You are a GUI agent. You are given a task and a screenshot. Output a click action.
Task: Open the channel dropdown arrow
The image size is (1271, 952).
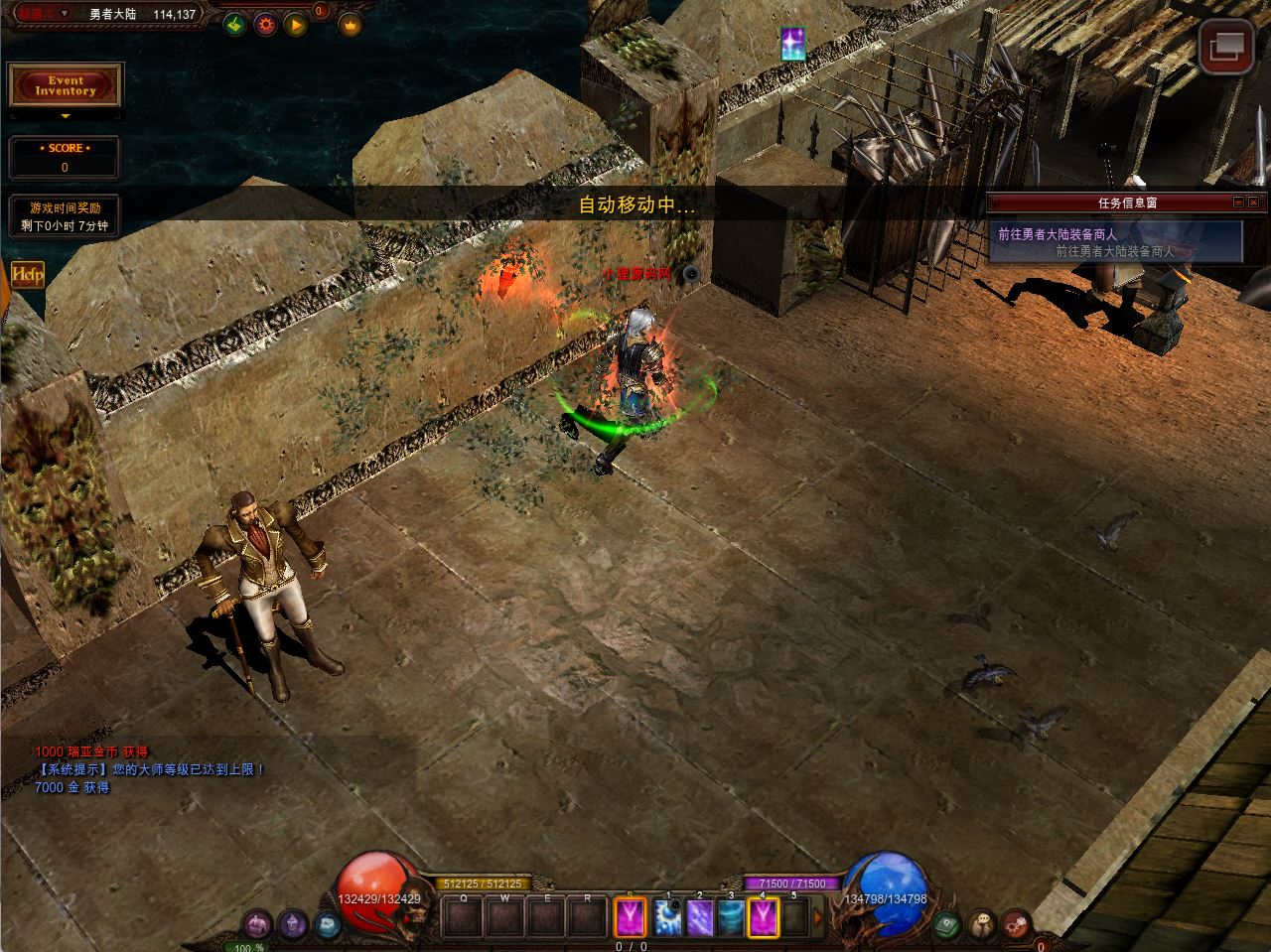pos(66,13)
